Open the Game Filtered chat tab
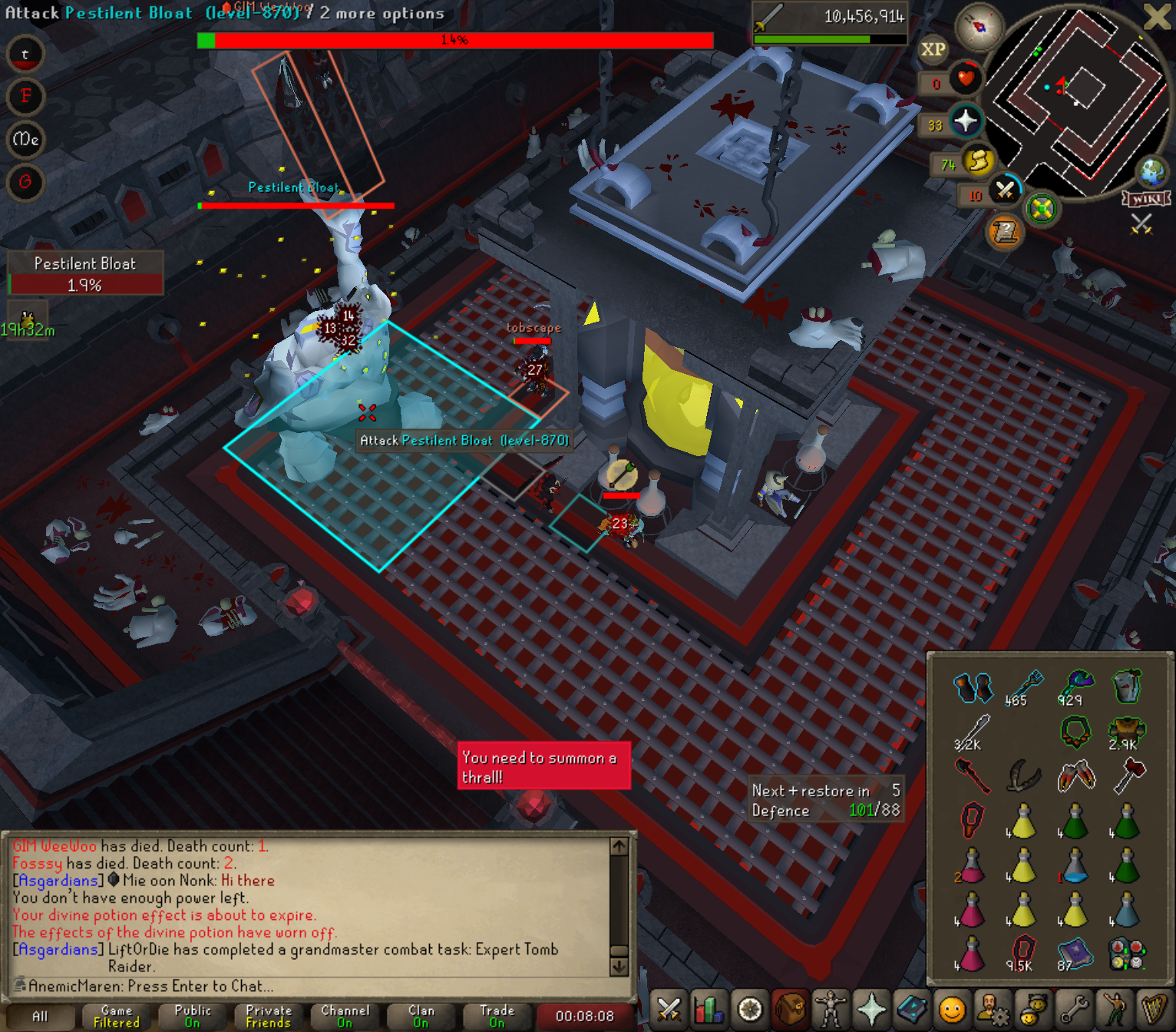Image resolution: width=1176 pixels, height=1032 pixels. (117, 1017)
